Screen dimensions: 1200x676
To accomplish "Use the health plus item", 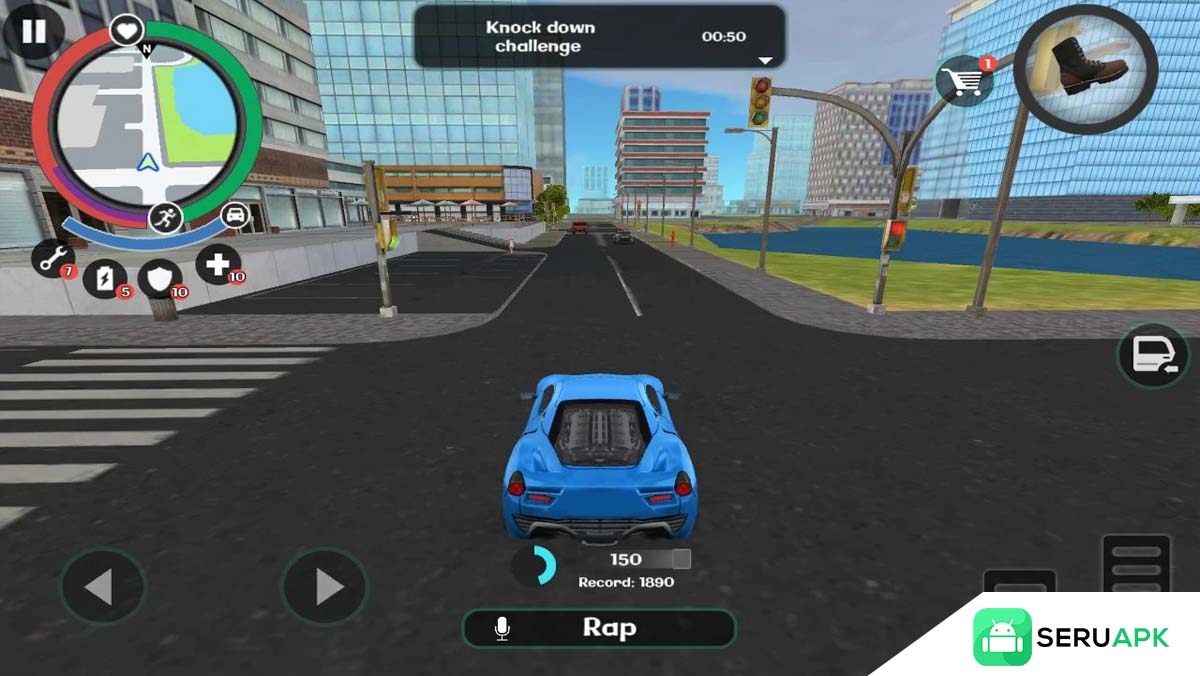I will (x=217, y=265).
